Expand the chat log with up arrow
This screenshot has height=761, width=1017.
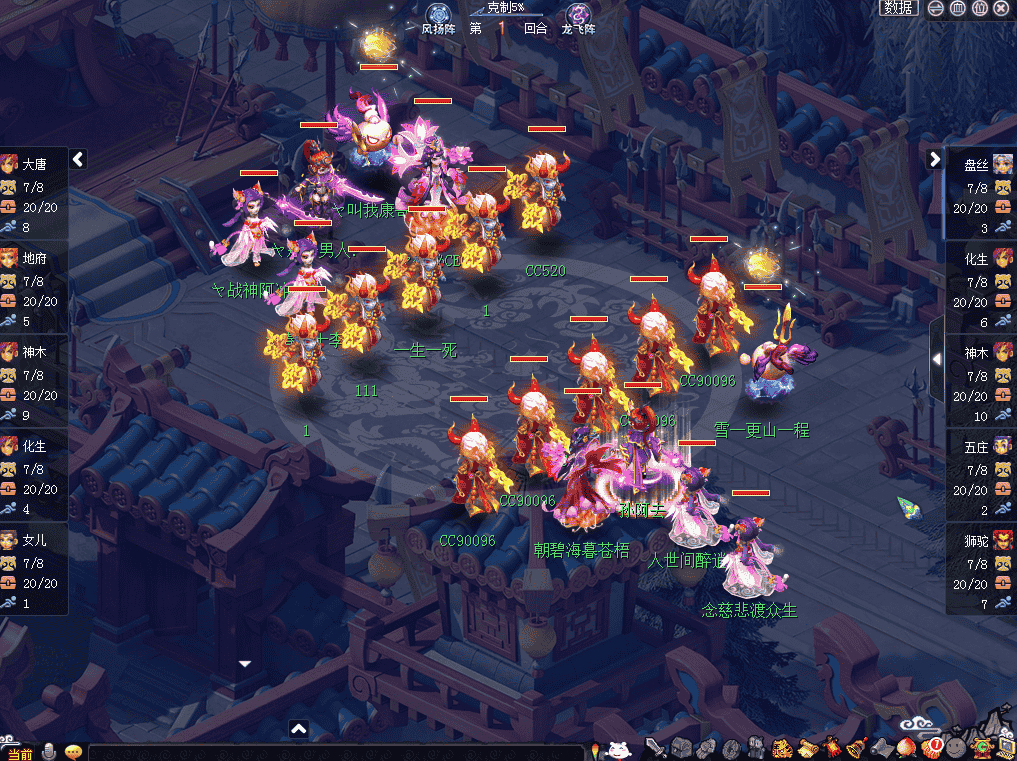298,729
